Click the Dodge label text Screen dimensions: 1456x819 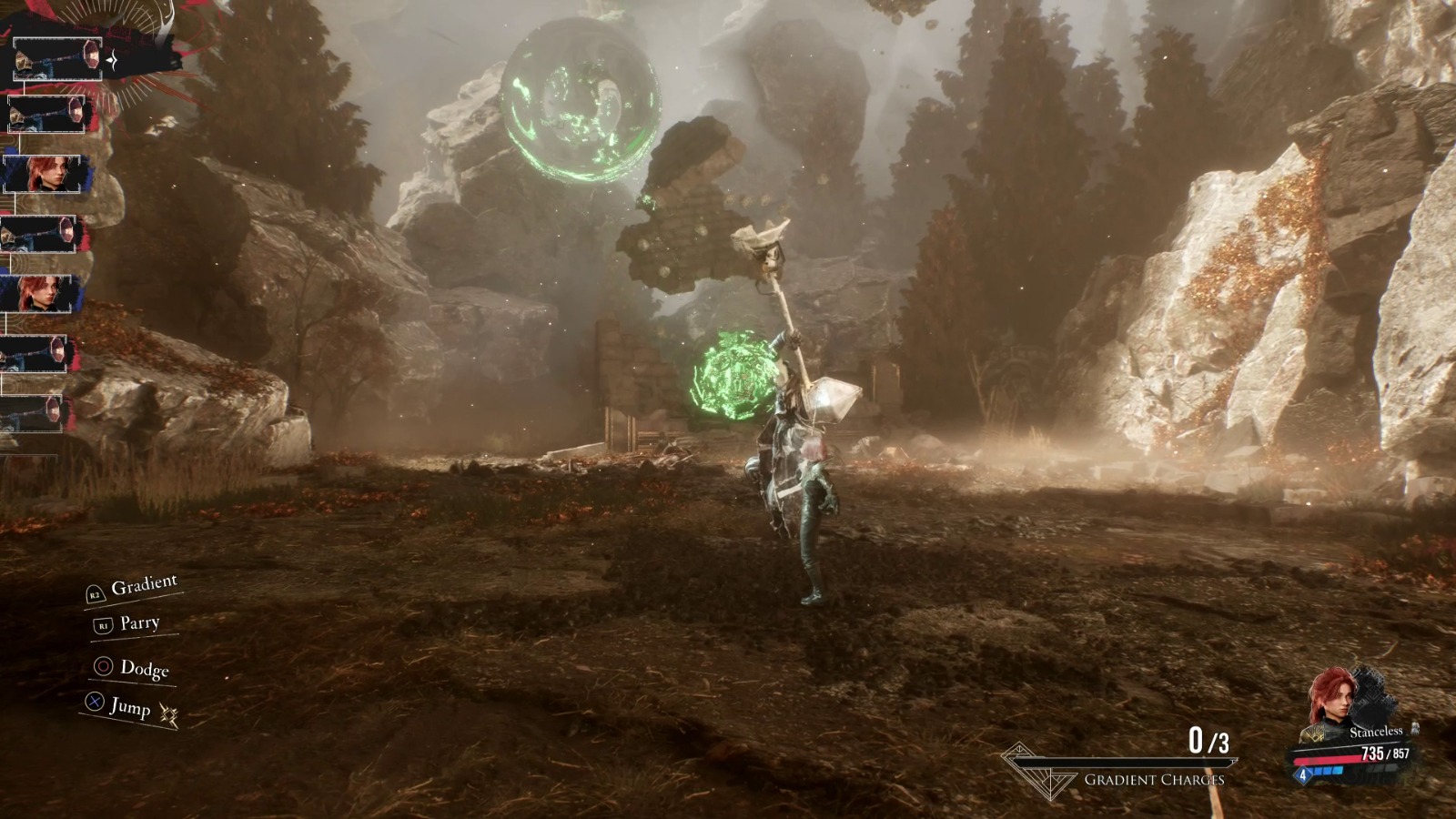pos(145,668)
